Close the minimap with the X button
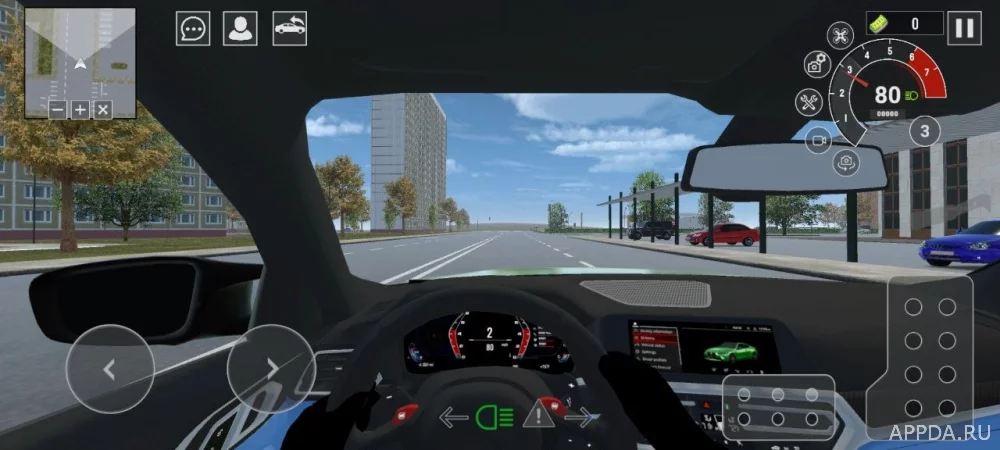 (102, 109)
